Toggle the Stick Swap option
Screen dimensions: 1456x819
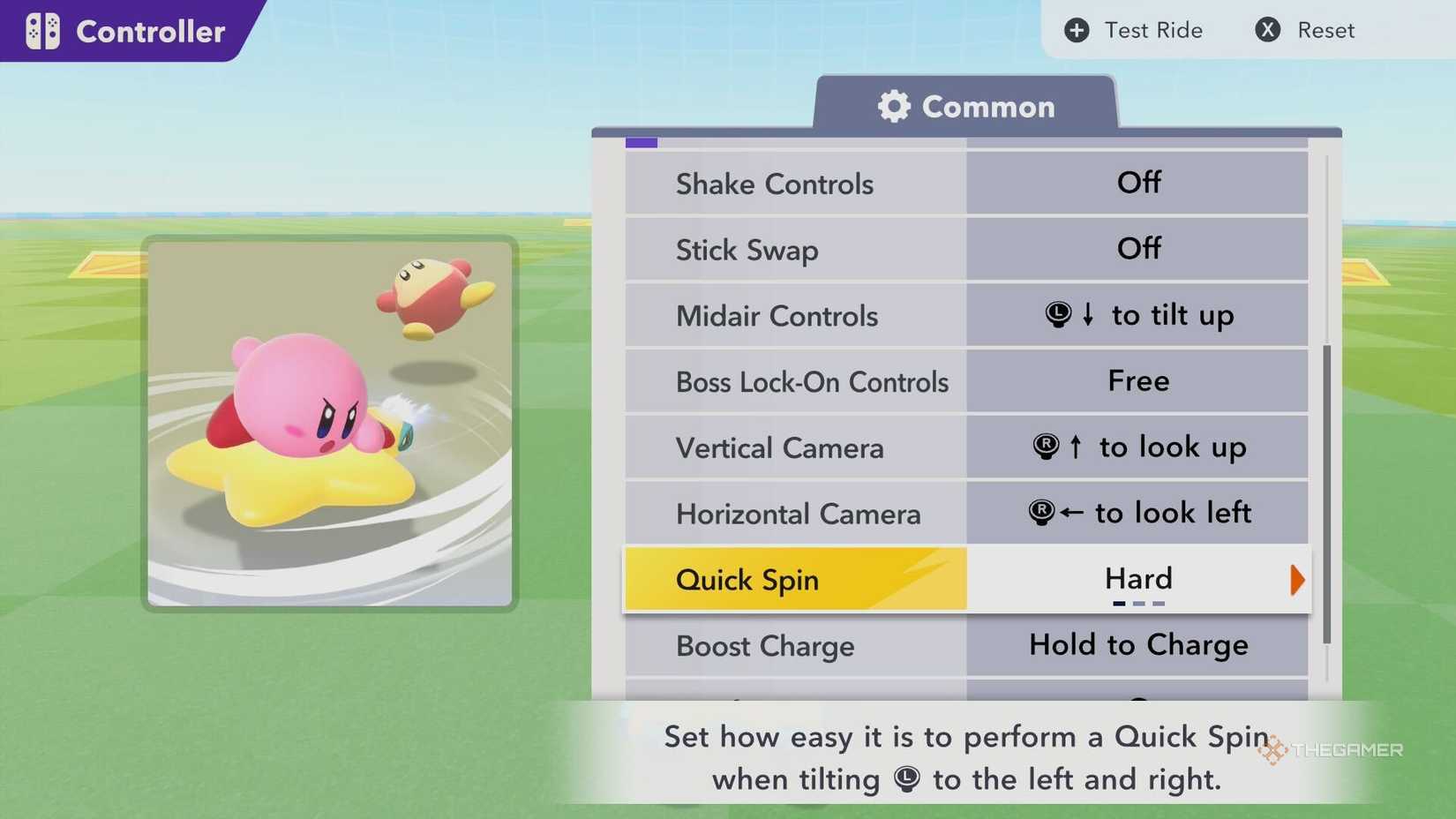pyautogui.click(x=1138, y=249)
